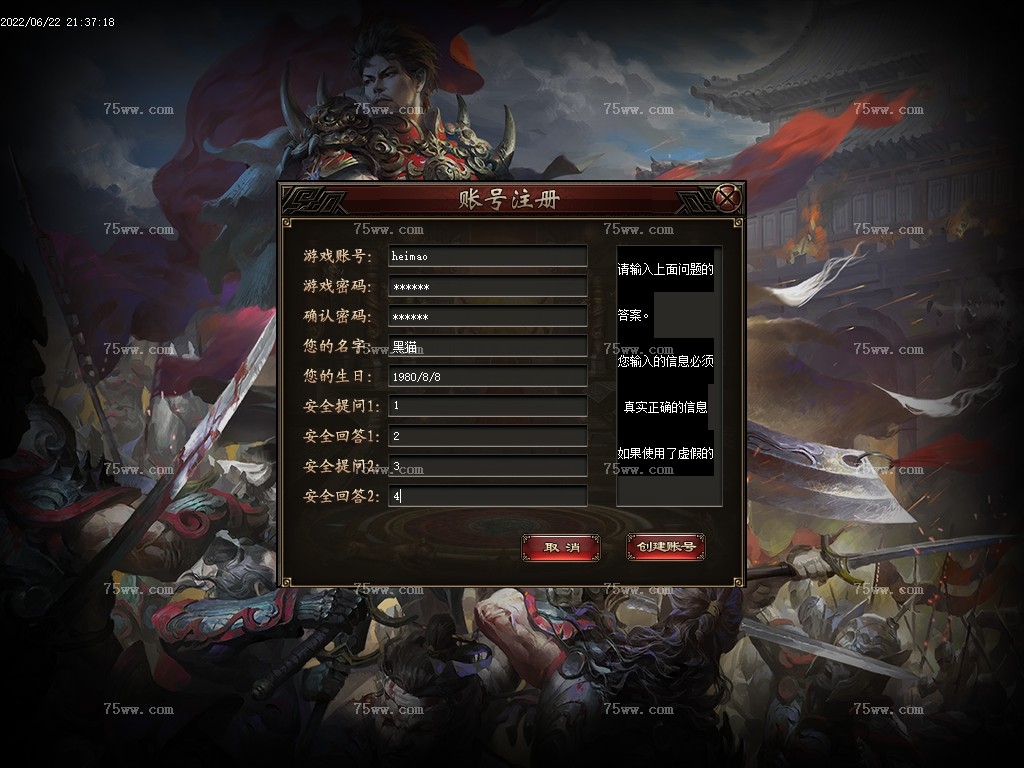This screenshot has height=768, width=1024.
Task: Click the game account (游戏账号) input field
Action: click(487, 256)
